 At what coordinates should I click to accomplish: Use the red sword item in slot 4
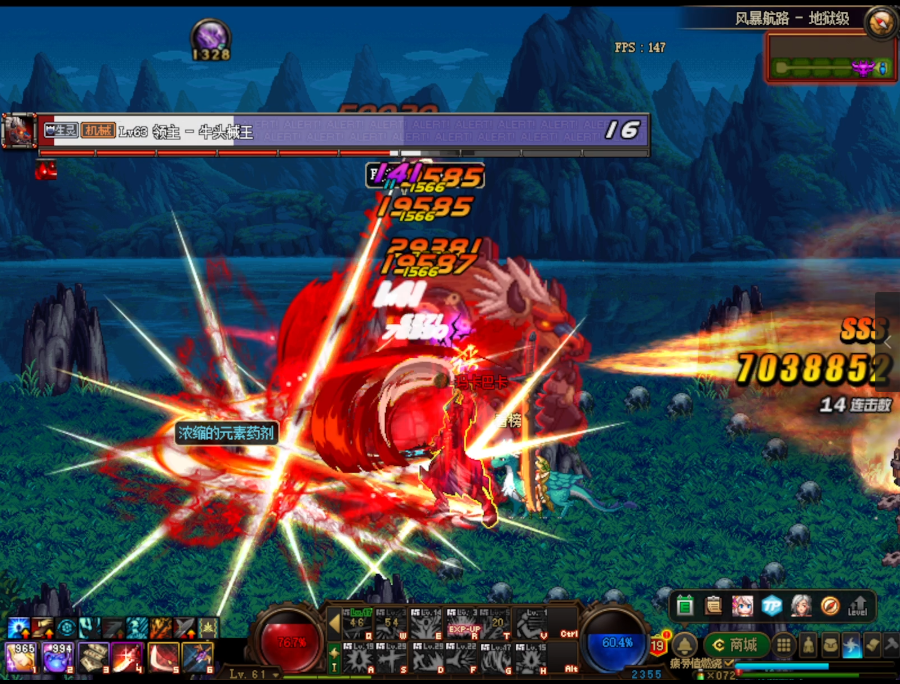pyautogui.click(x=127, y=657)
